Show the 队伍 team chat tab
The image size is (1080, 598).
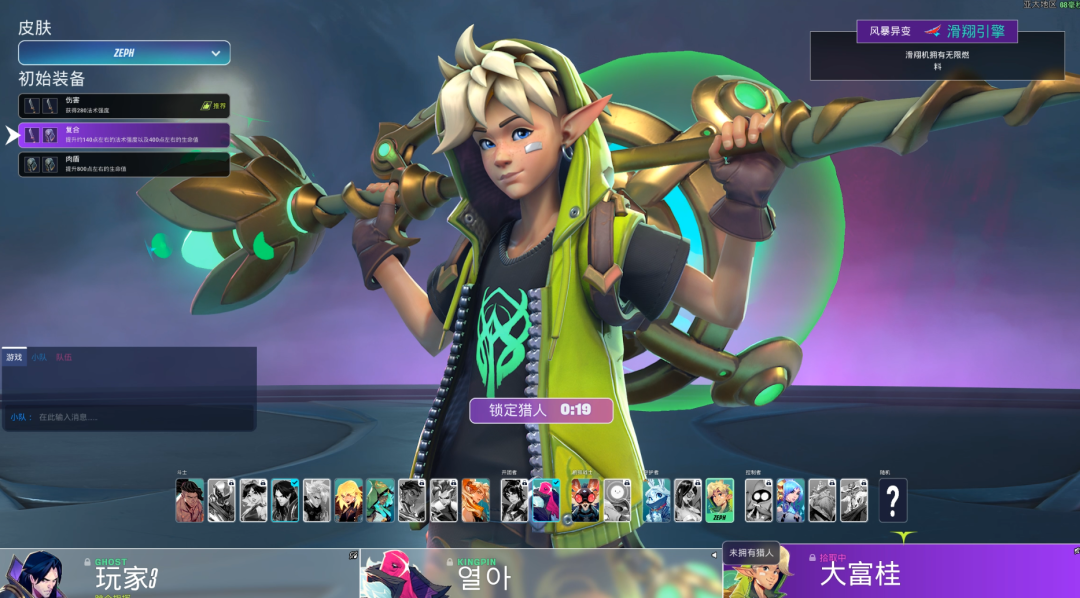[64, 357]
